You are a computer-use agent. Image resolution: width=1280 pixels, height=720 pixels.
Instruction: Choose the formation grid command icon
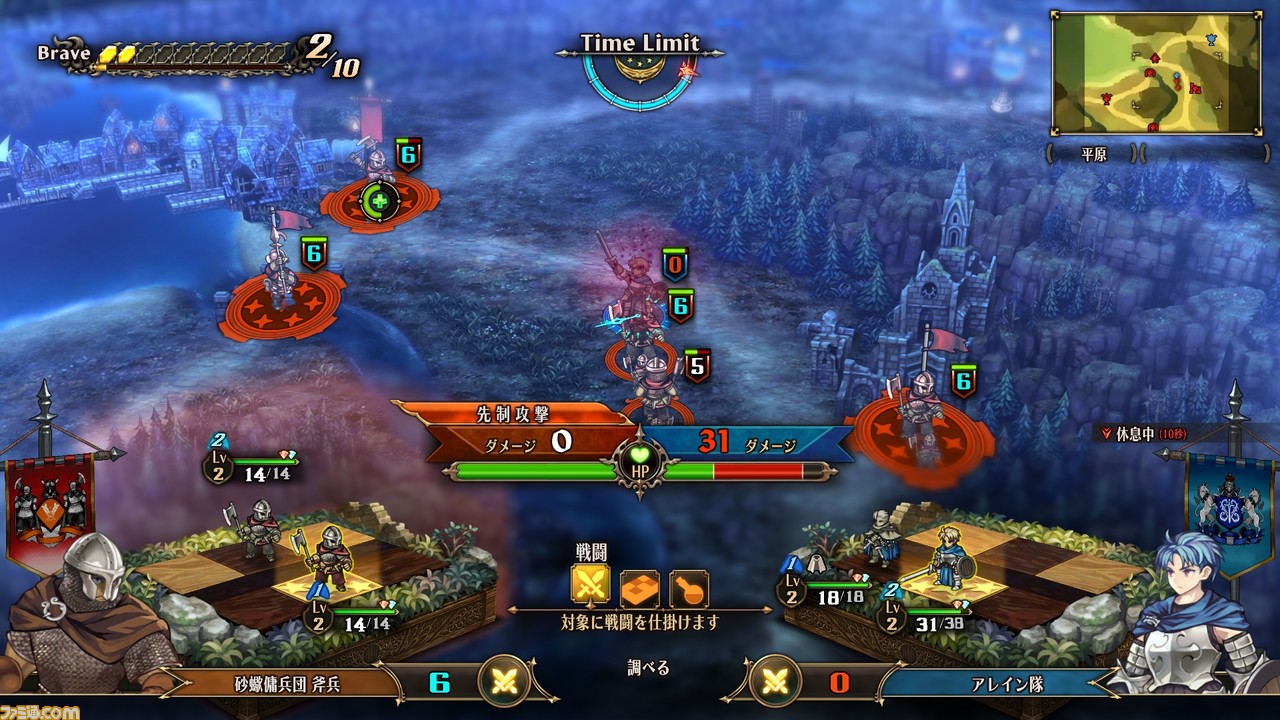[640, 589]
